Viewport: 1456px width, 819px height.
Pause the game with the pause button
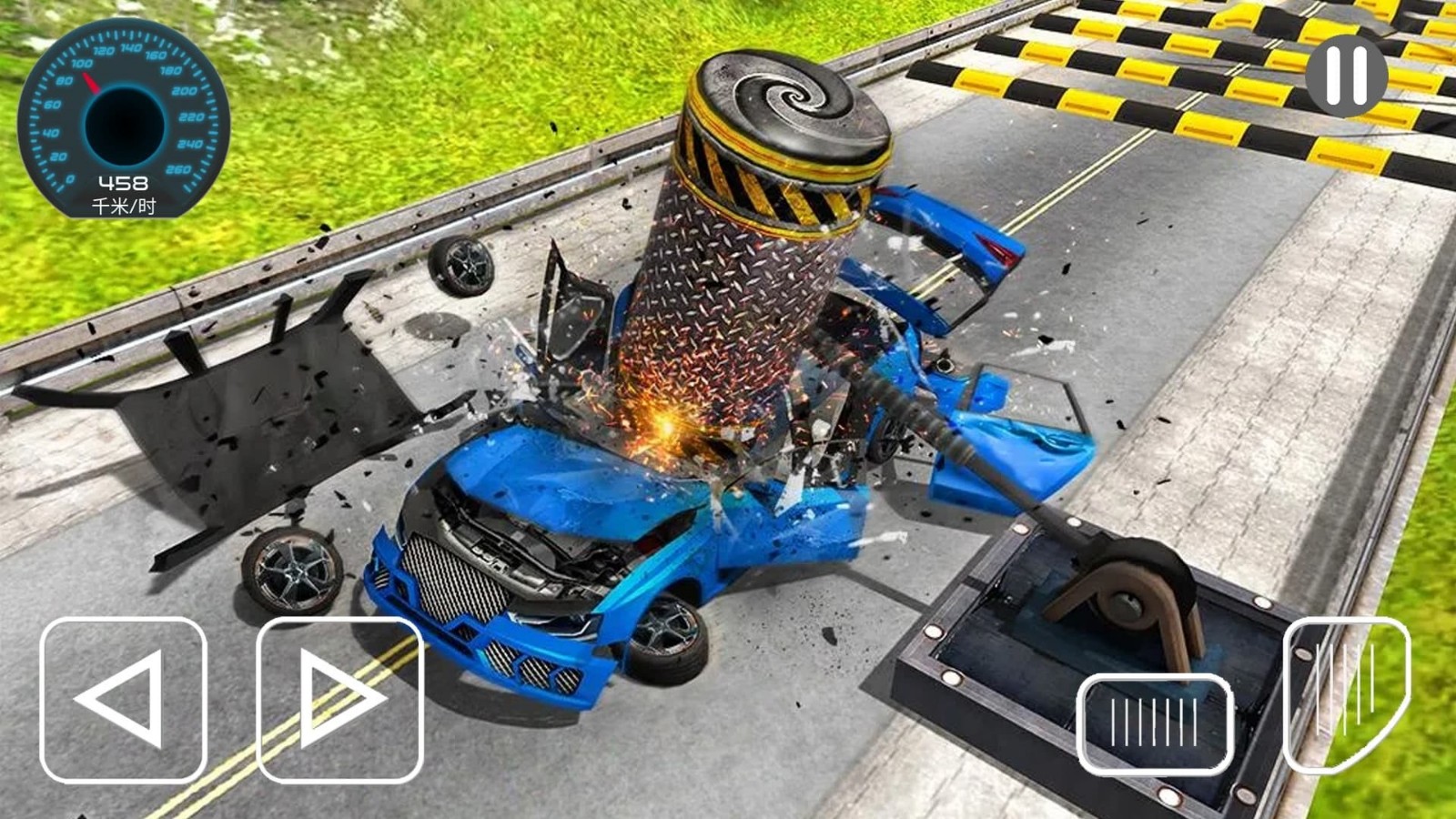[1346, 75]
